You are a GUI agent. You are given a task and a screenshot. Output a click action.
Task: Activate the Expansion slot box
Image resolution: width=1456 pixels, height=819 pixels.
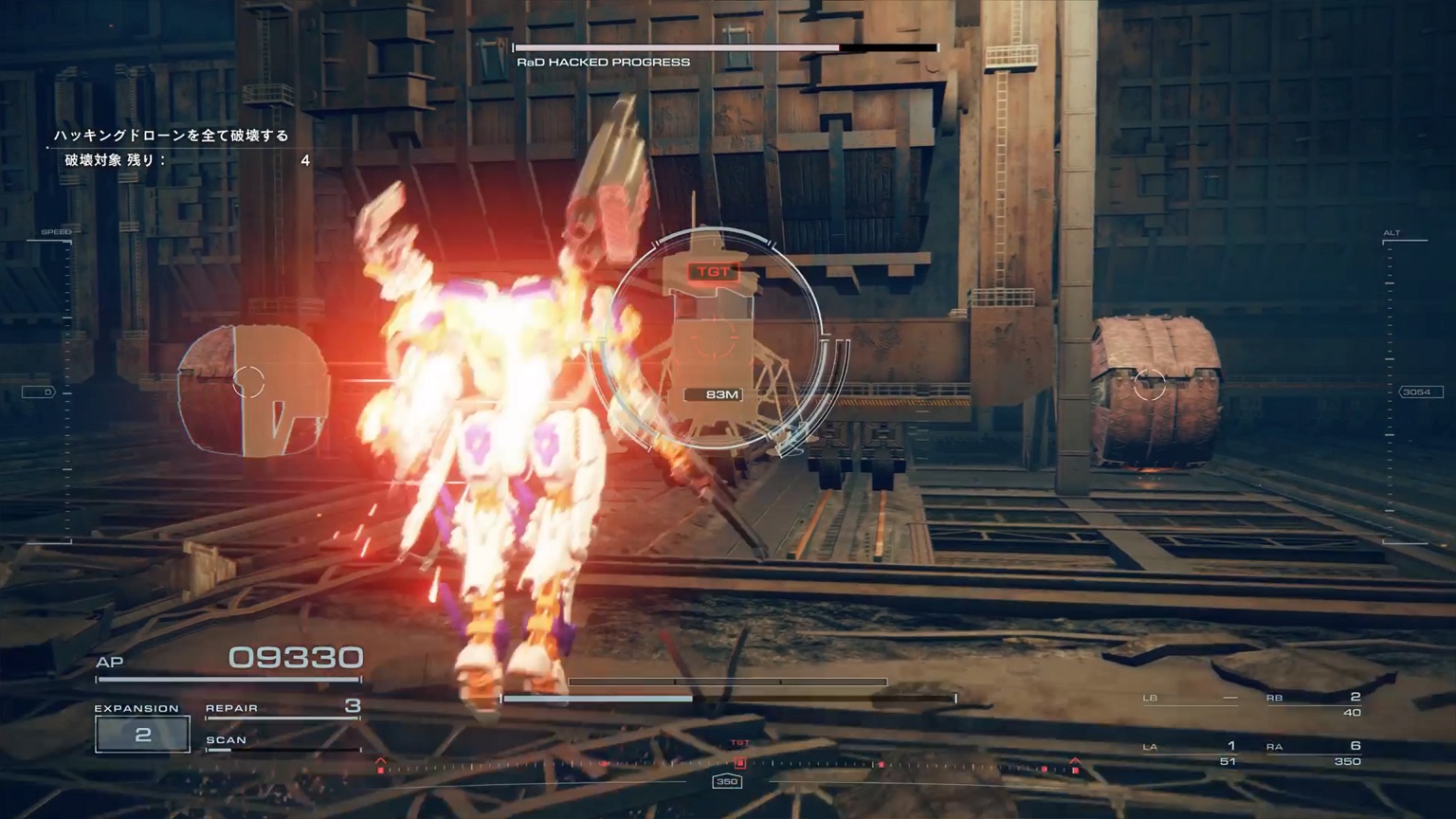click(142, 735)
